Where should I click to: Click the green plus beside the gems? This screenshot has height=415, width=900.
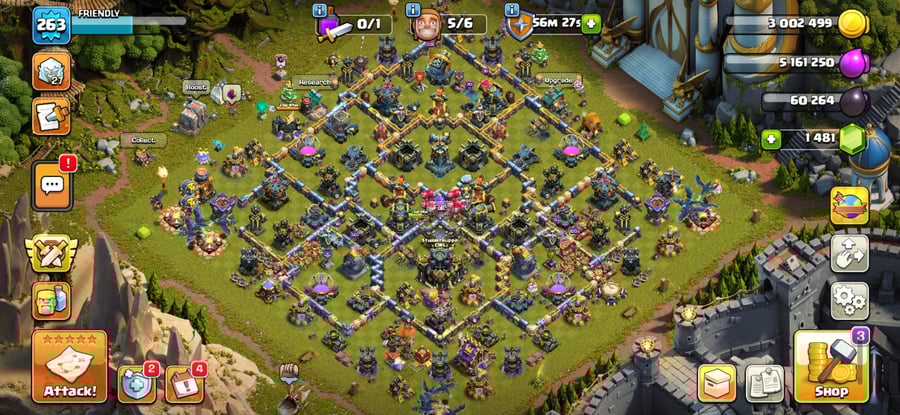coord(771,139)
